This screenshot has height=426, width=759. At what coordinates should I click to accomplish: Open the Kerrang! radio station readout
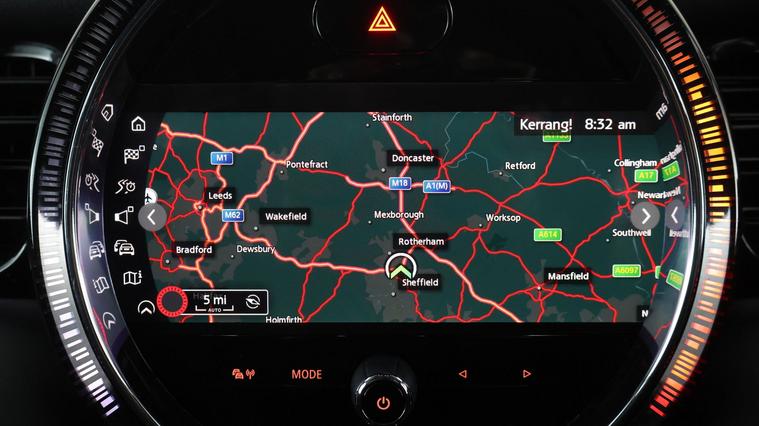pyautogui.click(x=545, y=125)
